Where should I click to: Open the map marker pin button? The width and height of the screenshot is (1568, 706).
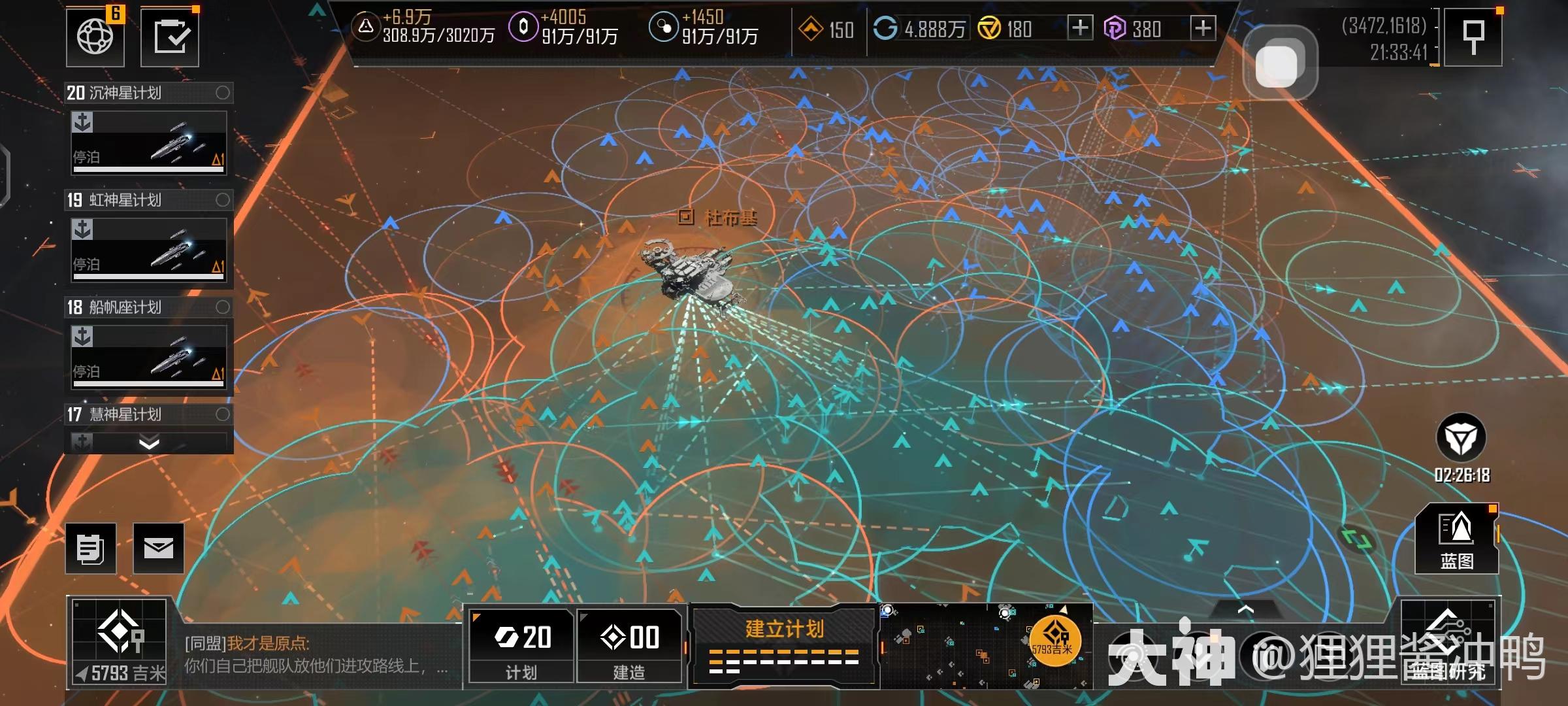pos(1473,37)
